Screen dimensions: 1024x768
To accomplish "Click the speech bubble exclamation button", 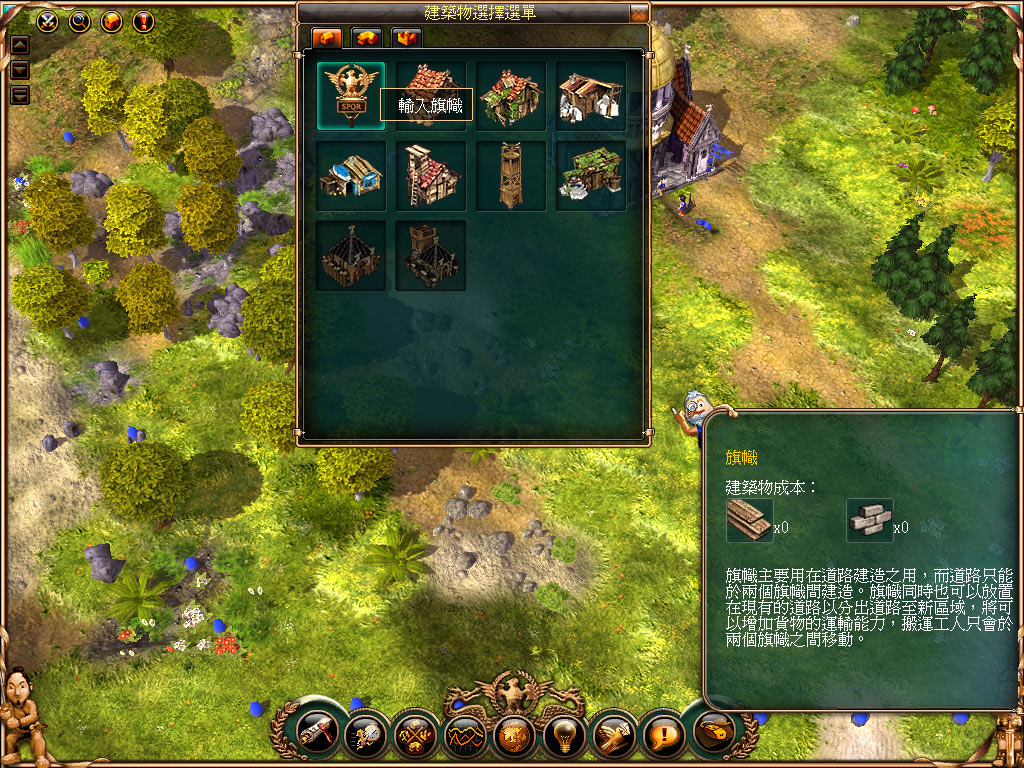I will coord(661,737).
